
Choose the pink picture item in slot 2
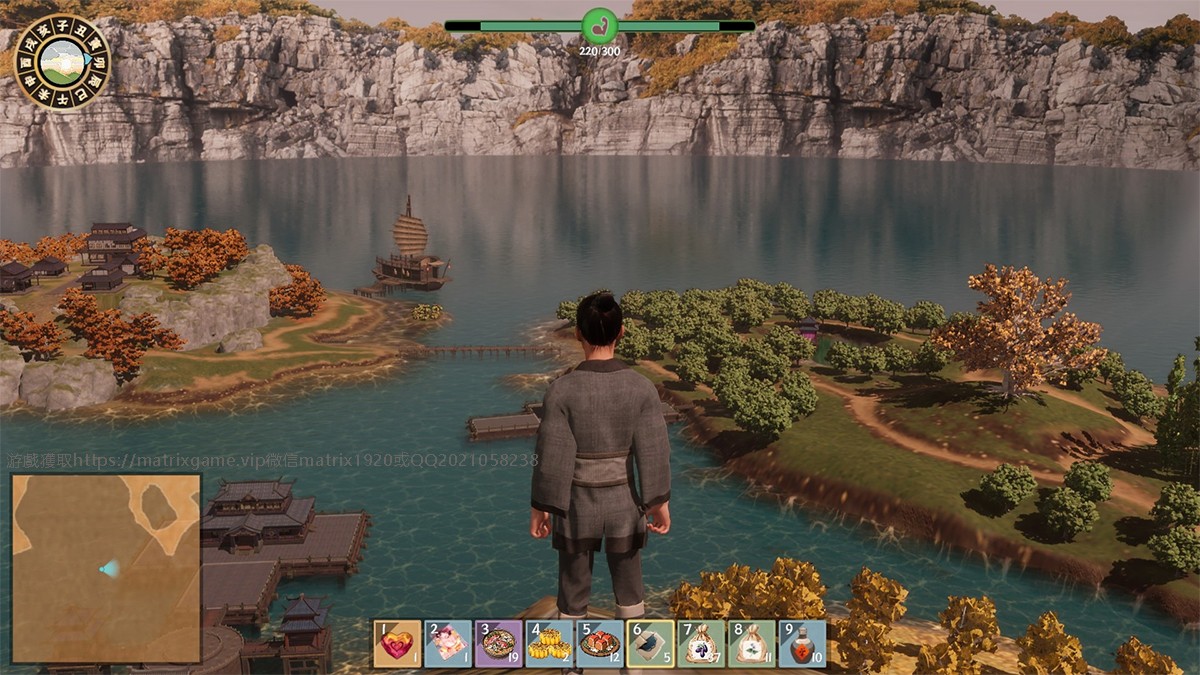[448, 644]
